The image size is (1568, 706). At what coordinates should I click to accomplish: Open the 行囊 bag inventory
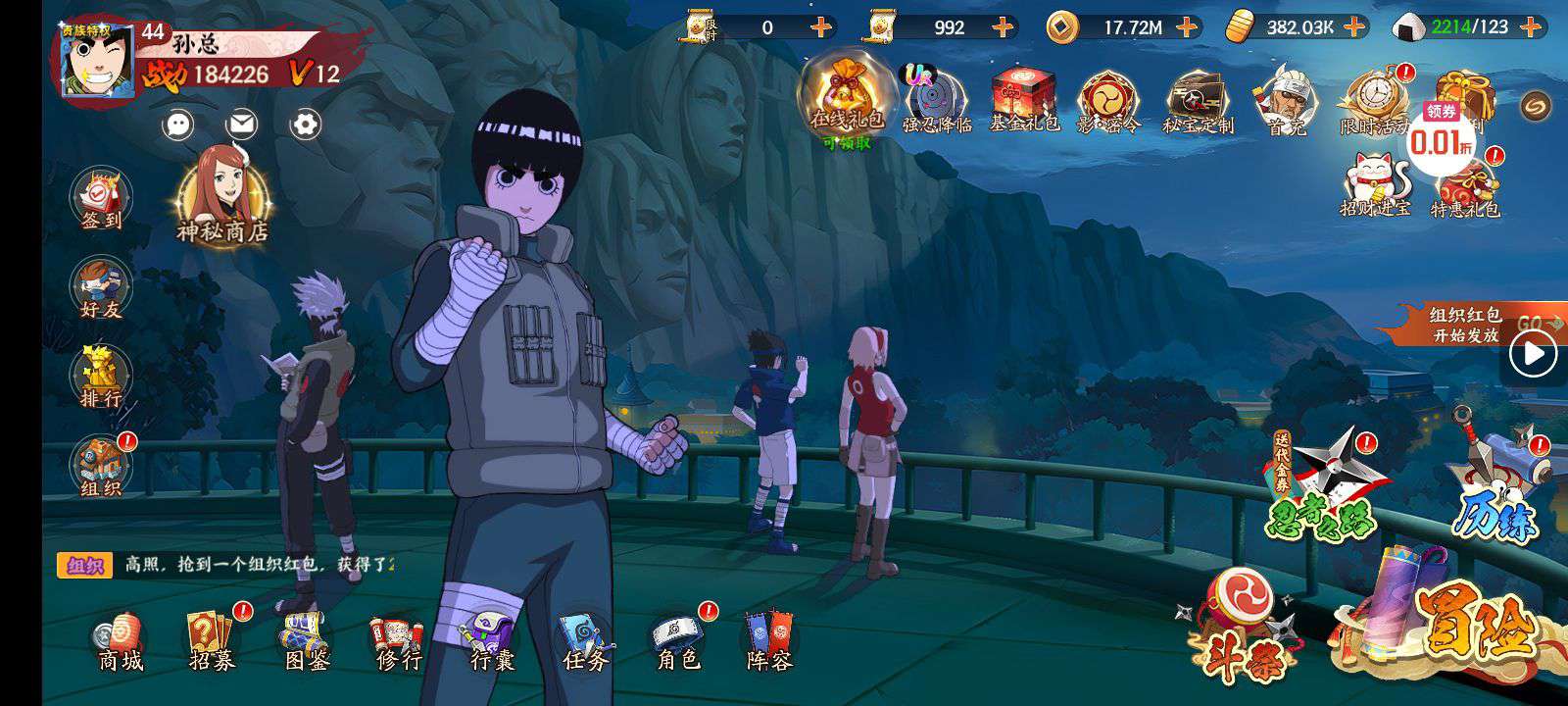(x=492, y=642)
